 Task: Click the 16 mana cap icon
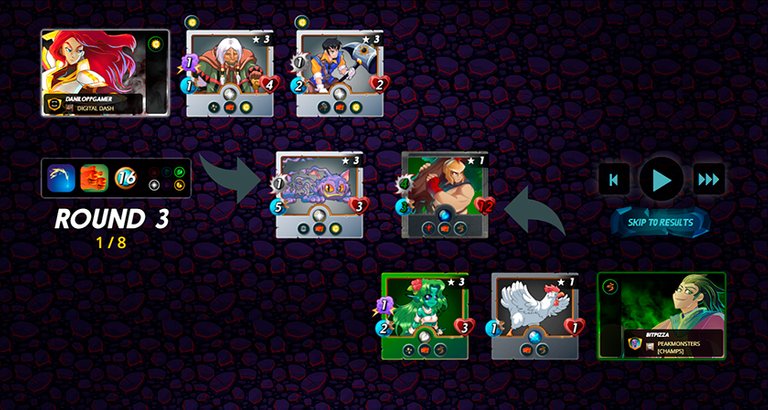(x=126, y=178)
